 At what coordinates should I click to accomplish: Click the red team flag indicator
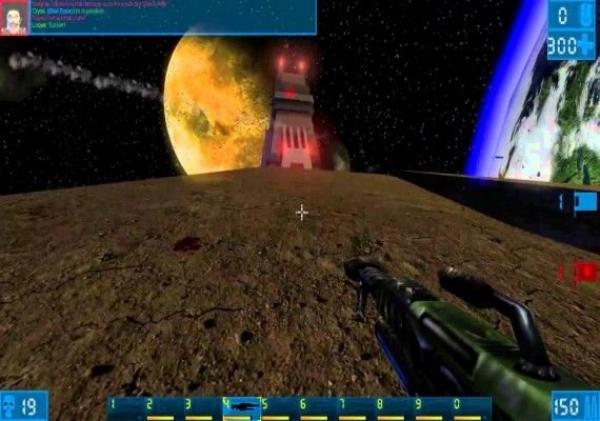(583, 270)
